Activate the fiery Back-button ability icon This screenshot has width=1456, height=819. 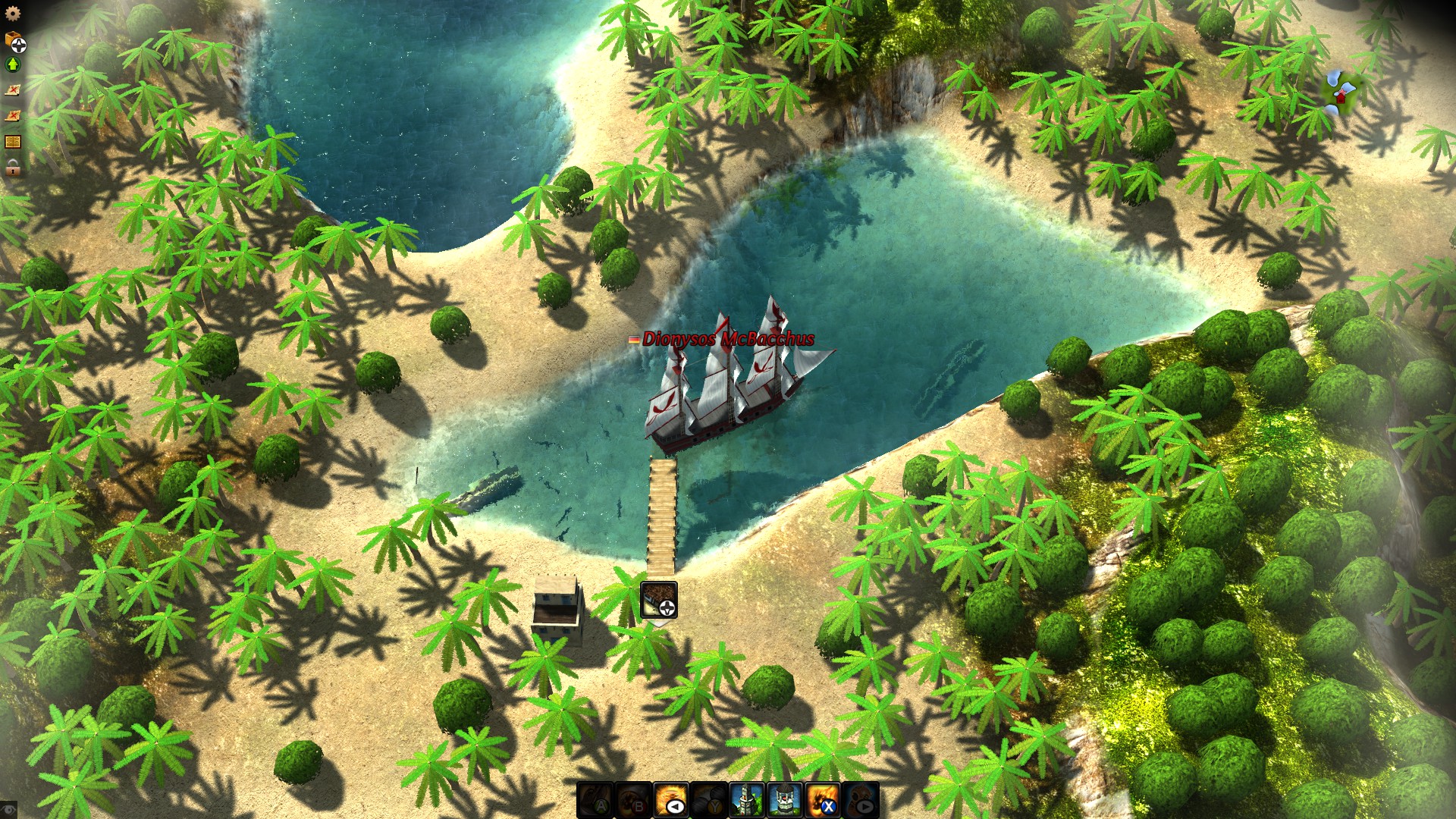(670, 799)
